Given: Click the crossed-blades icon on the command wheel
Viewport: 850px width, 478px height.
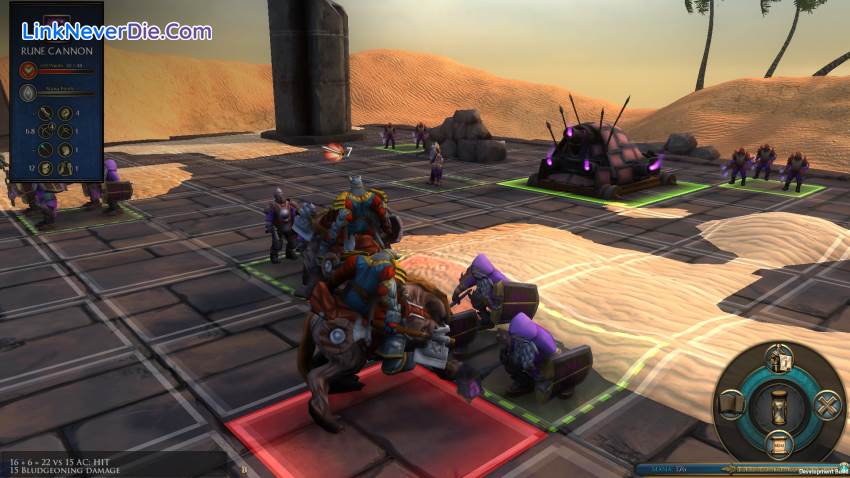Looking at the screenshot, I should [827, 405].
